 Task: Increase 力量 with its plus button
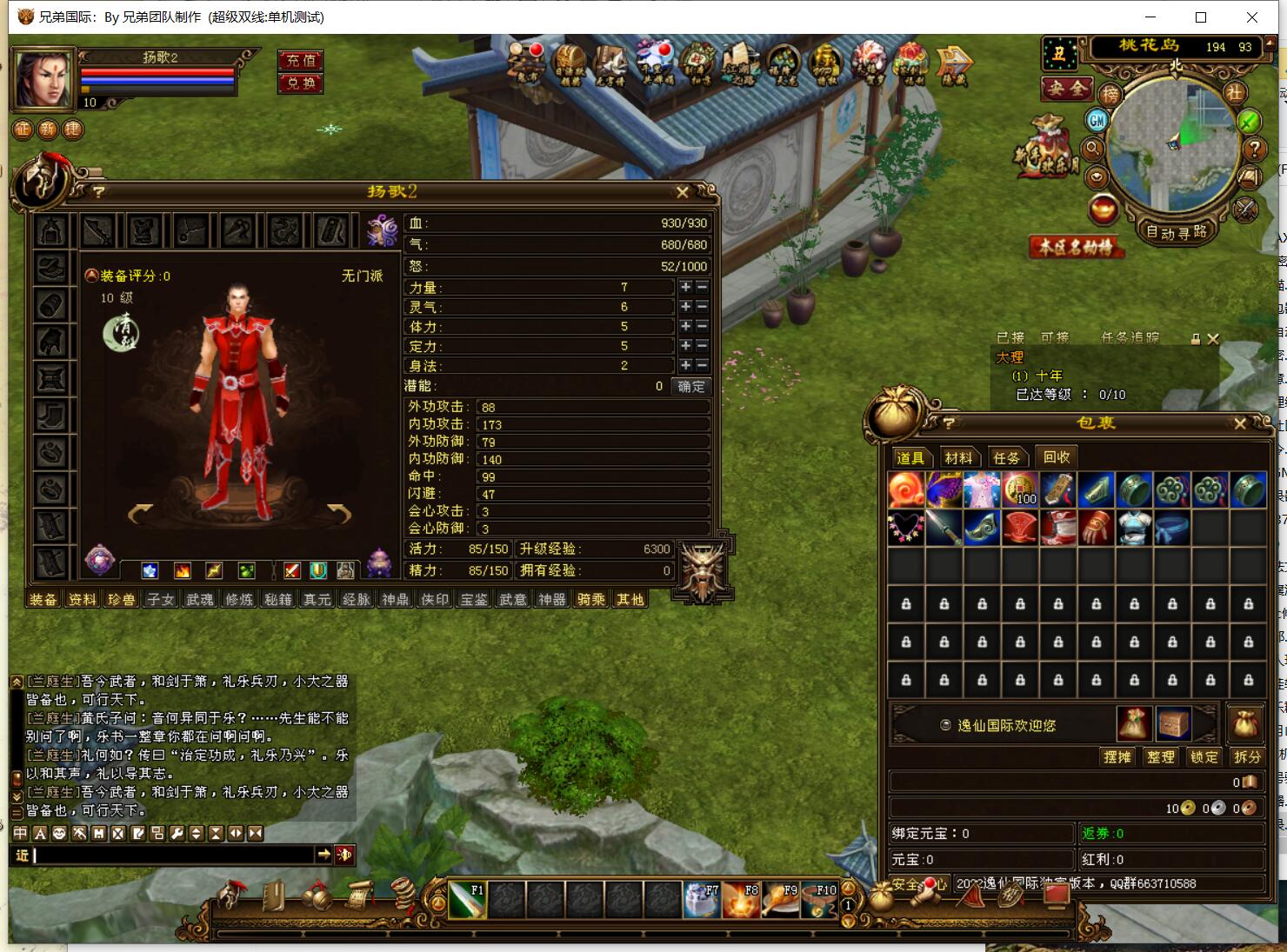pos(685,287)
